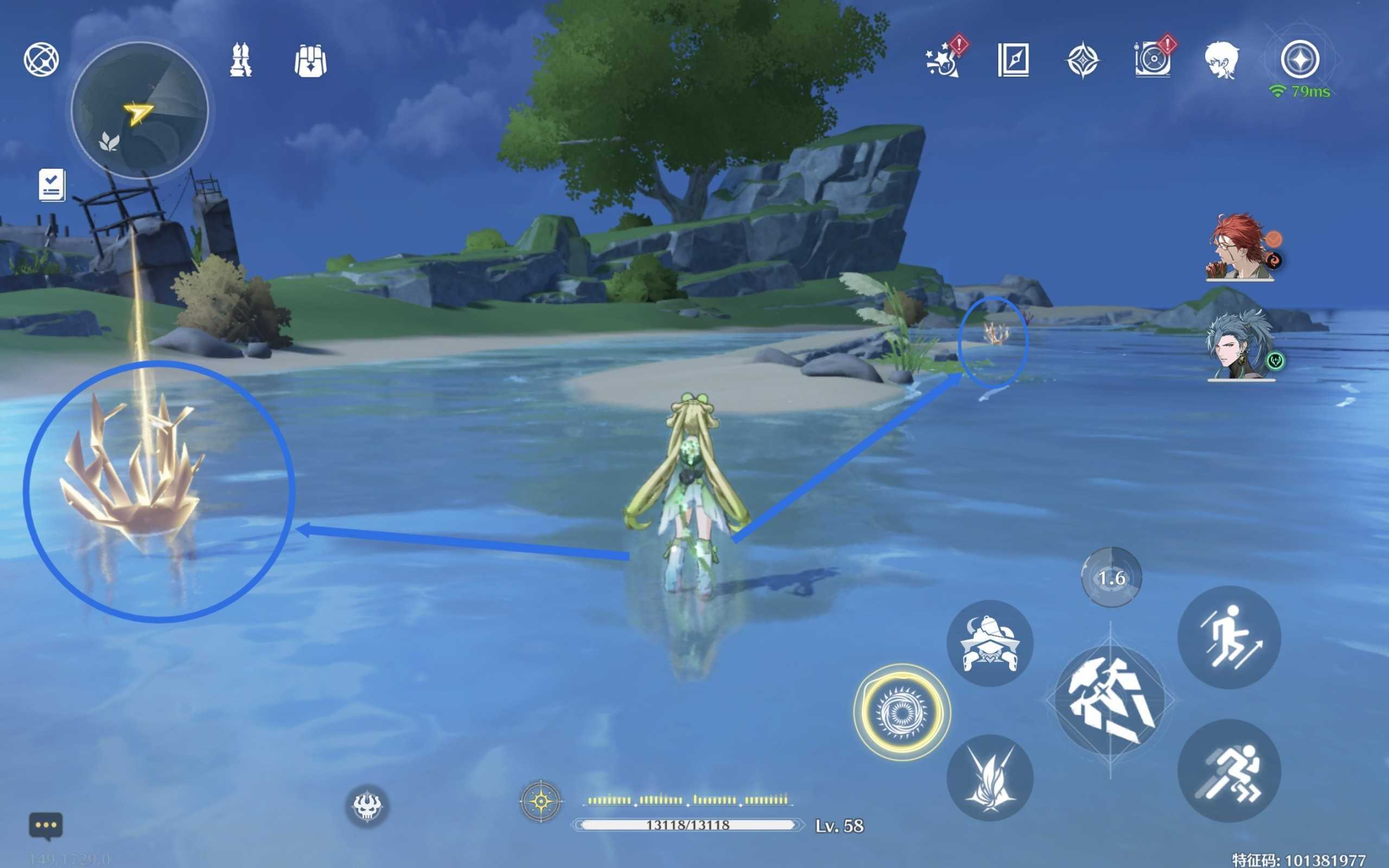Open the circular minimap
The image size is (1389, 868).
pyautogui.click(x=139, y=110)
